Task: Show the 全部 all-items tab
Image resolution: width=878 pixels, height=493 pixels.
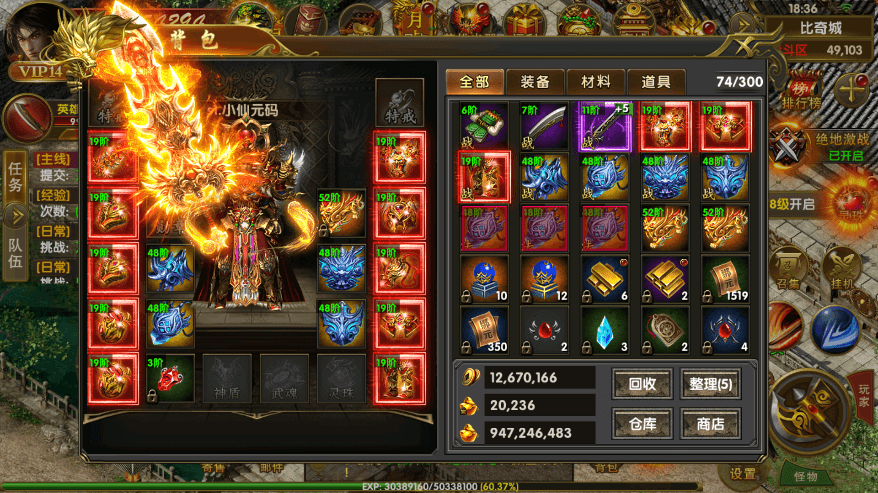Action: [475, 82]
